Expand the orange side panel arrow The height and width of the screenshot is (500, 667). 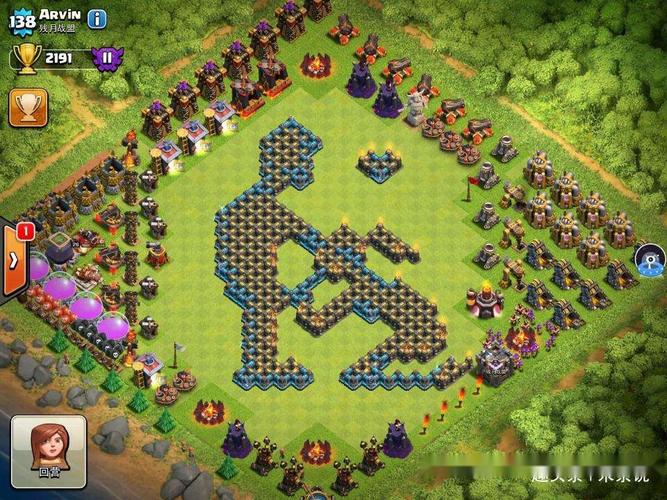point(14,261)
